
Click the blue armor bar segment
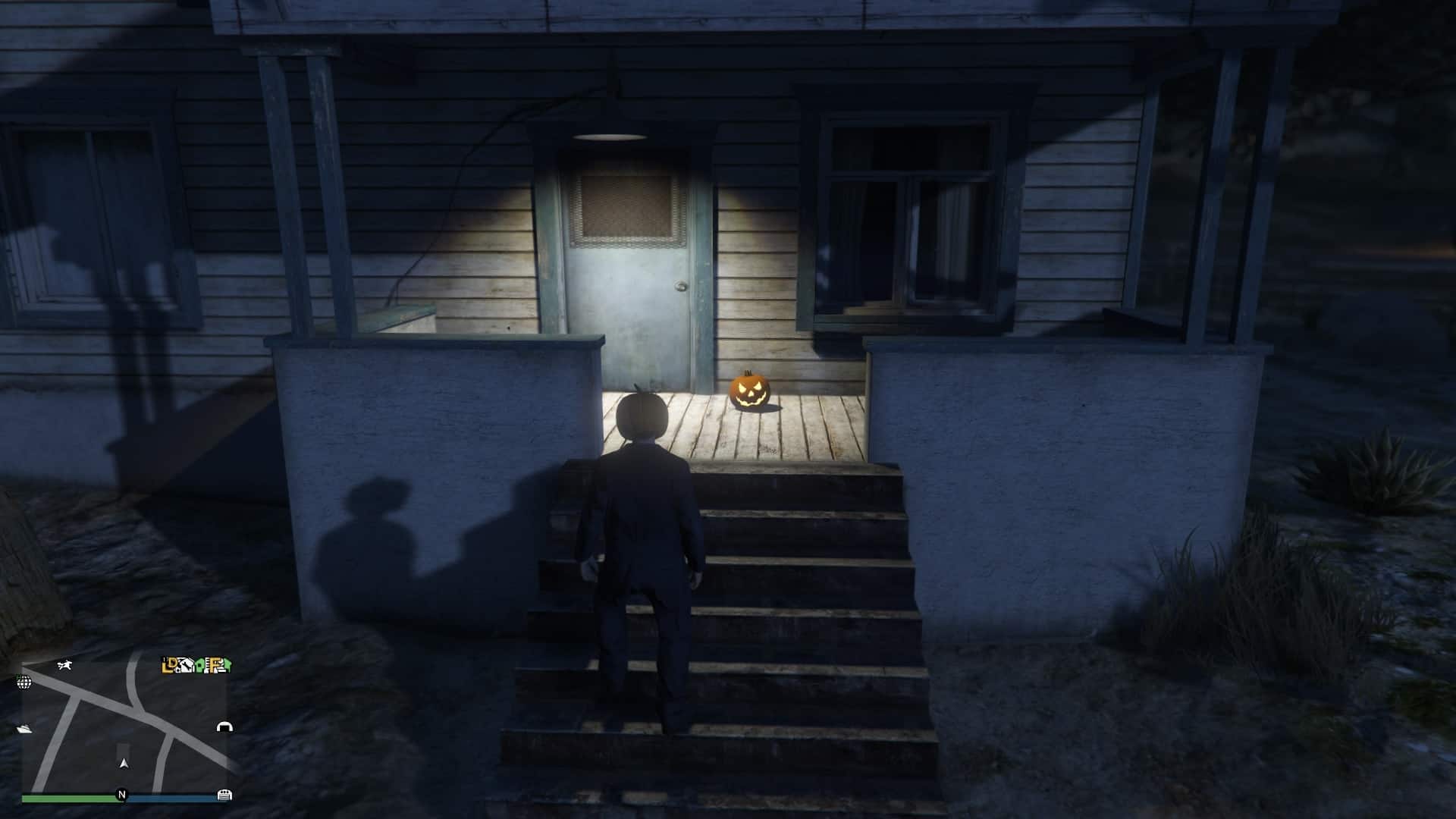(170, 797)
